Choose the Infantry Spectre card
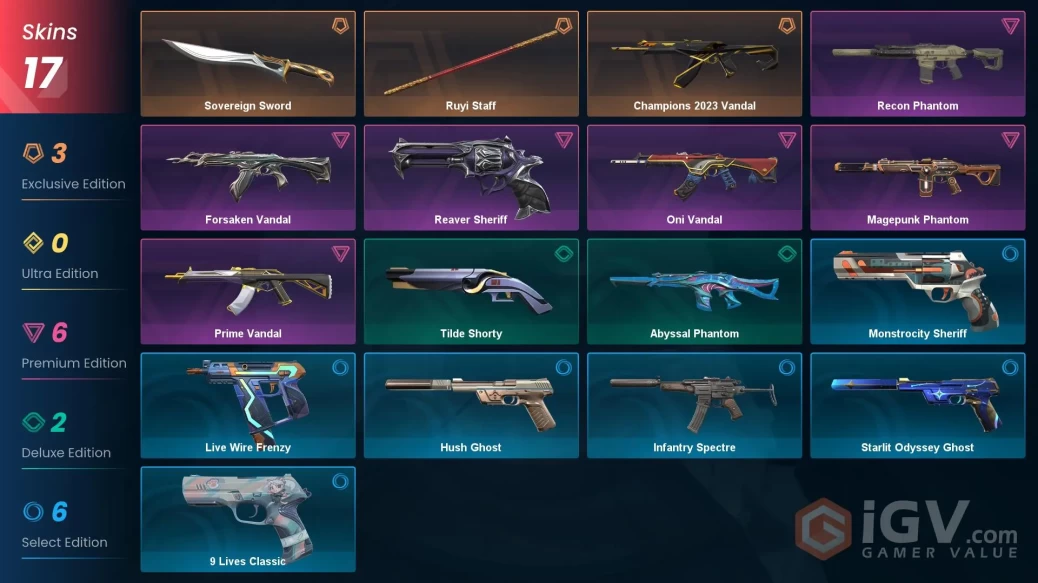The height and width of the screenshot is (583, 1038). 694,406
